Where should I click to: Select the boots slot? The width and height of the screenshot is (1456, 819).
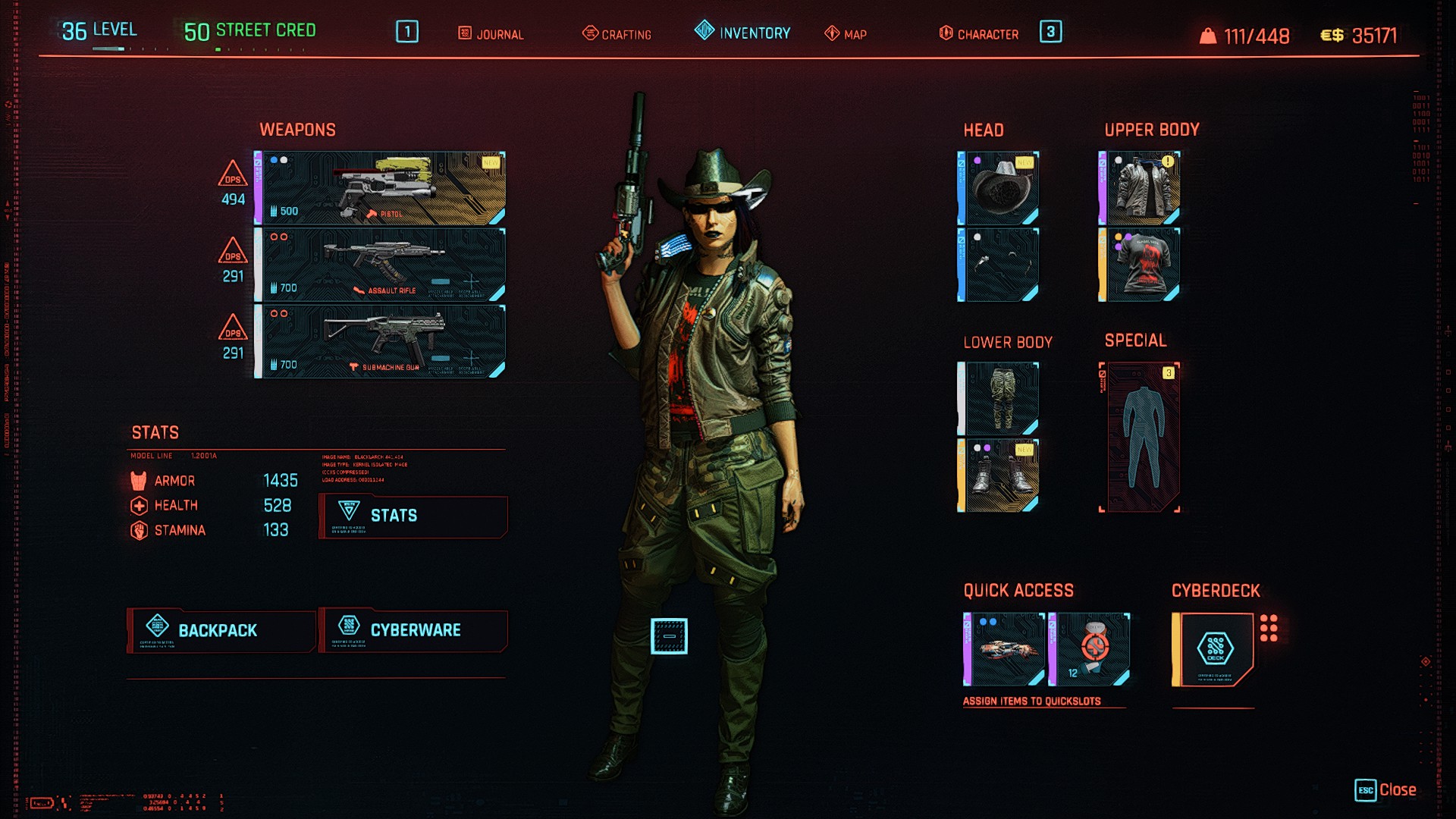click(999, 476)
